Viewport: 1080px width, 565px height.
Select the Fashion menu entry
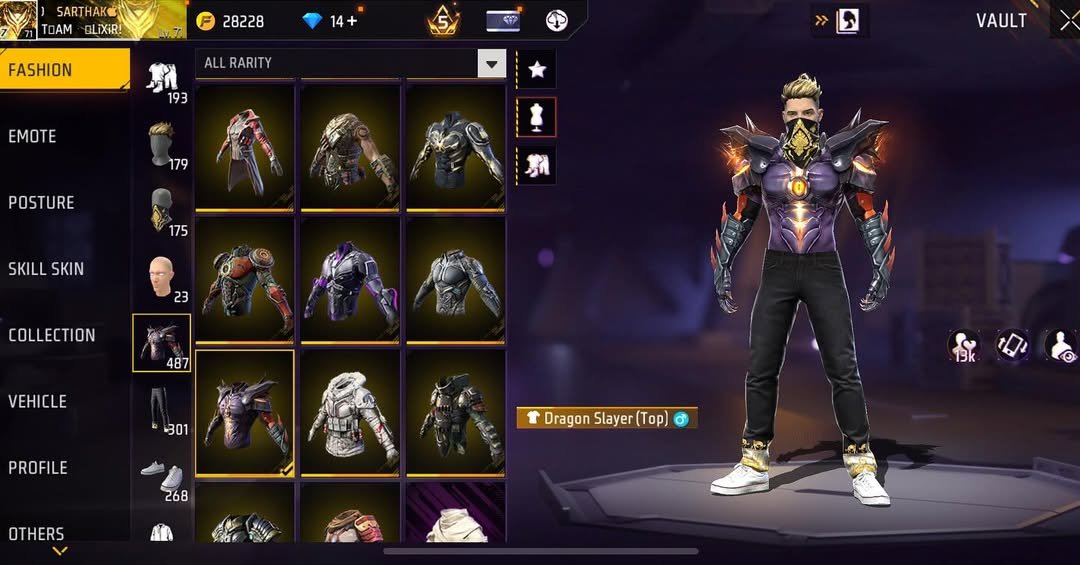pos(41,70)
